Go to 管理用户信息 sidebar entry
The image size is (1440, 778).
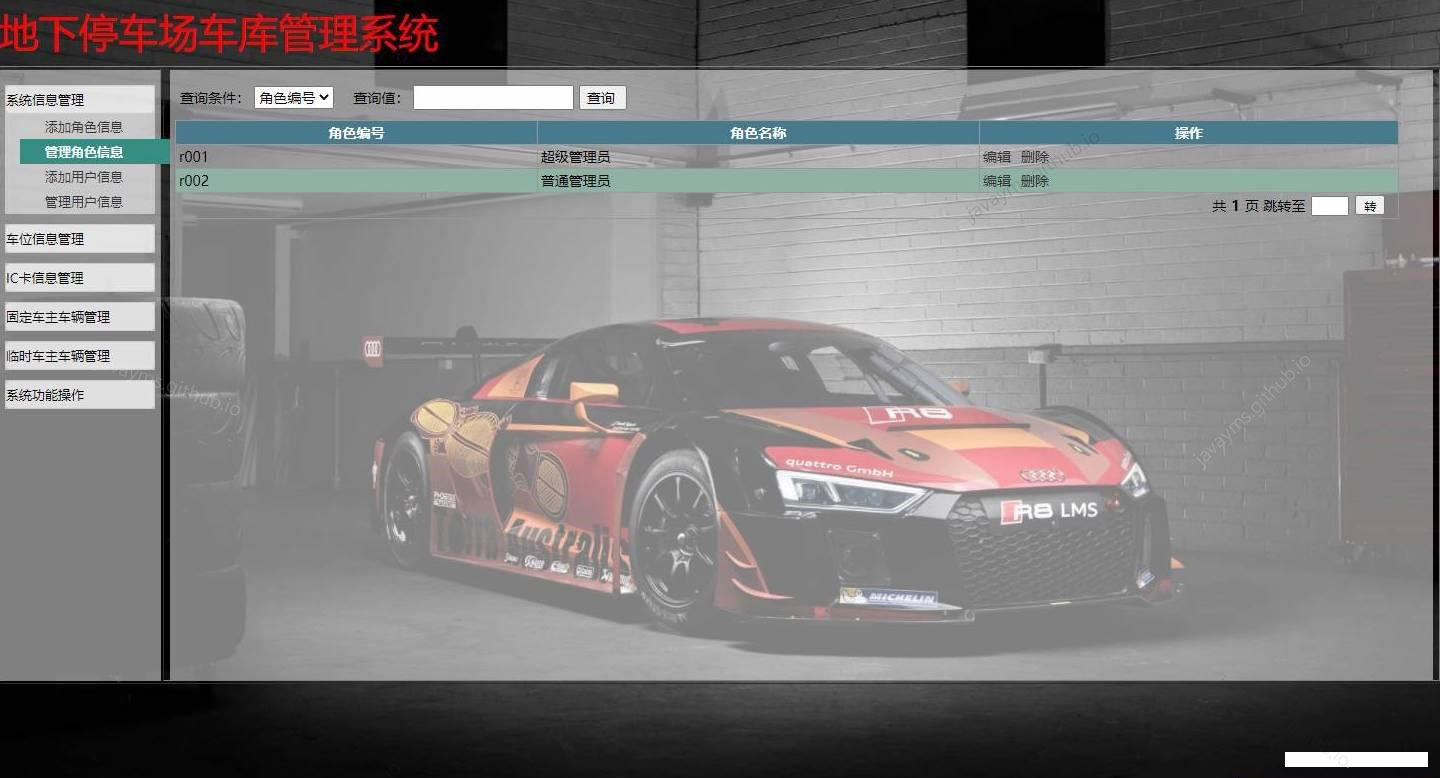pos(84,202)
